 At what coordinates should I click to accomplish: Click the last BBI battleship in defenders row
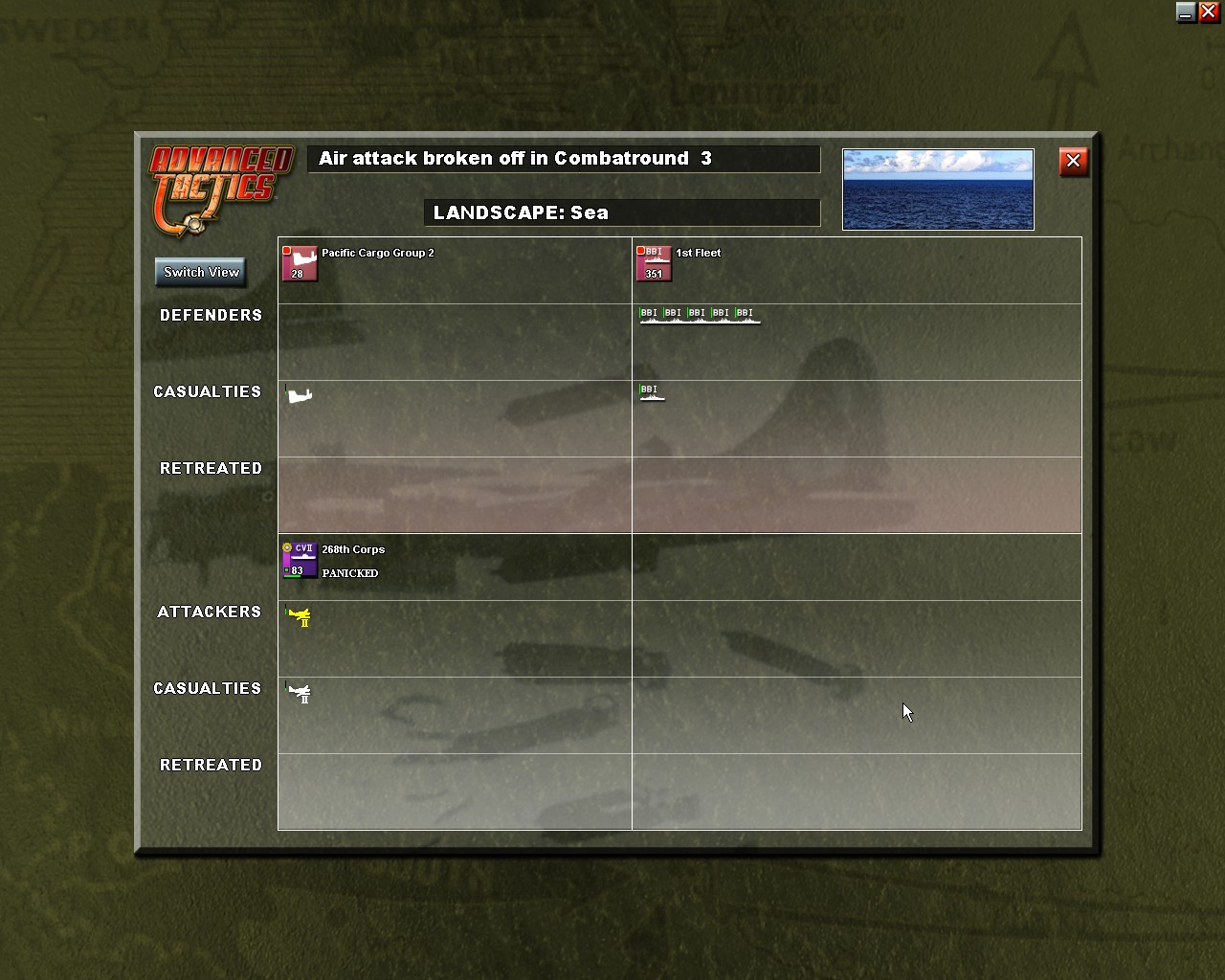point(746,316)
